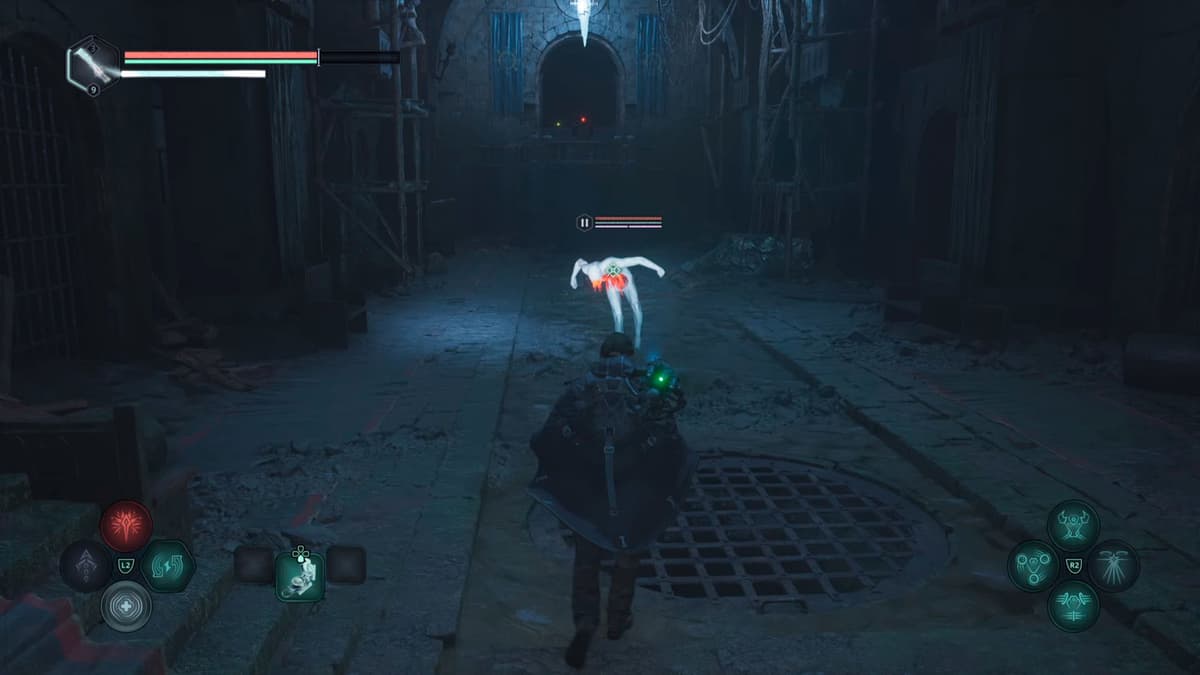
Task: Use the grey healing cross ability
Action: click(x=126, y=606)
